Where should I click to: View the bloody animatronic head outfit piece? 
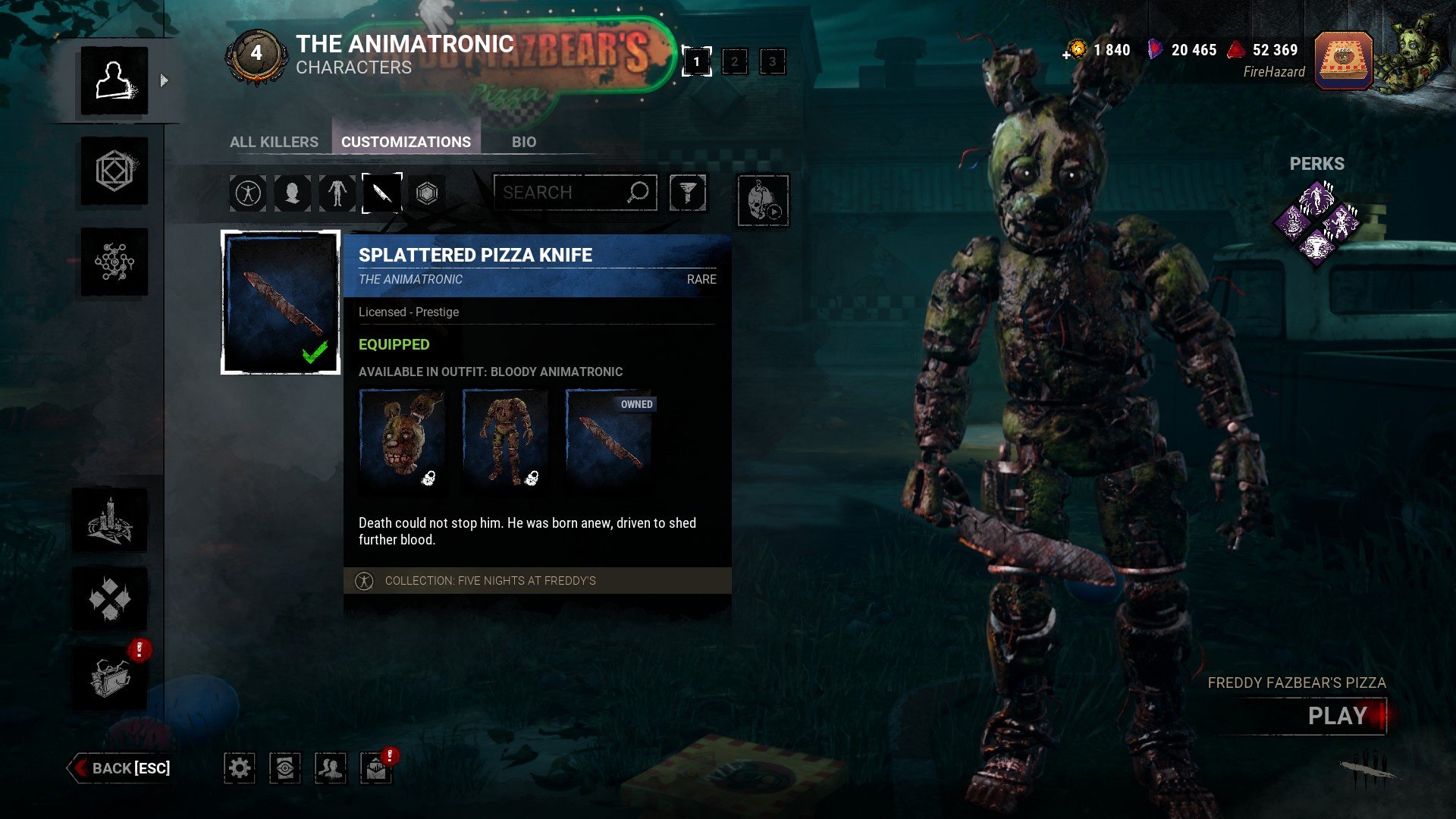[x=402, y=438]
